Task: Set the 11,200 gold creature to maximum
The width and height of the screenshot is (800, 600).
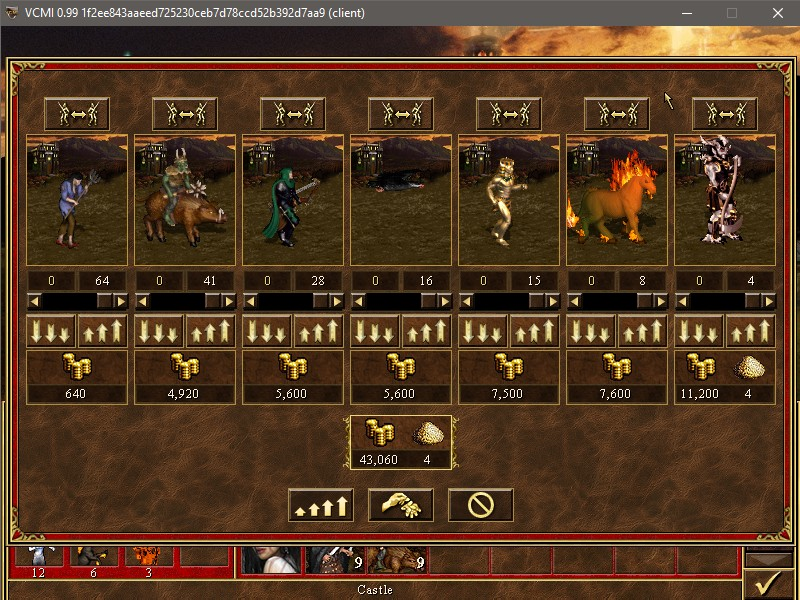Action: click(751, 331)
